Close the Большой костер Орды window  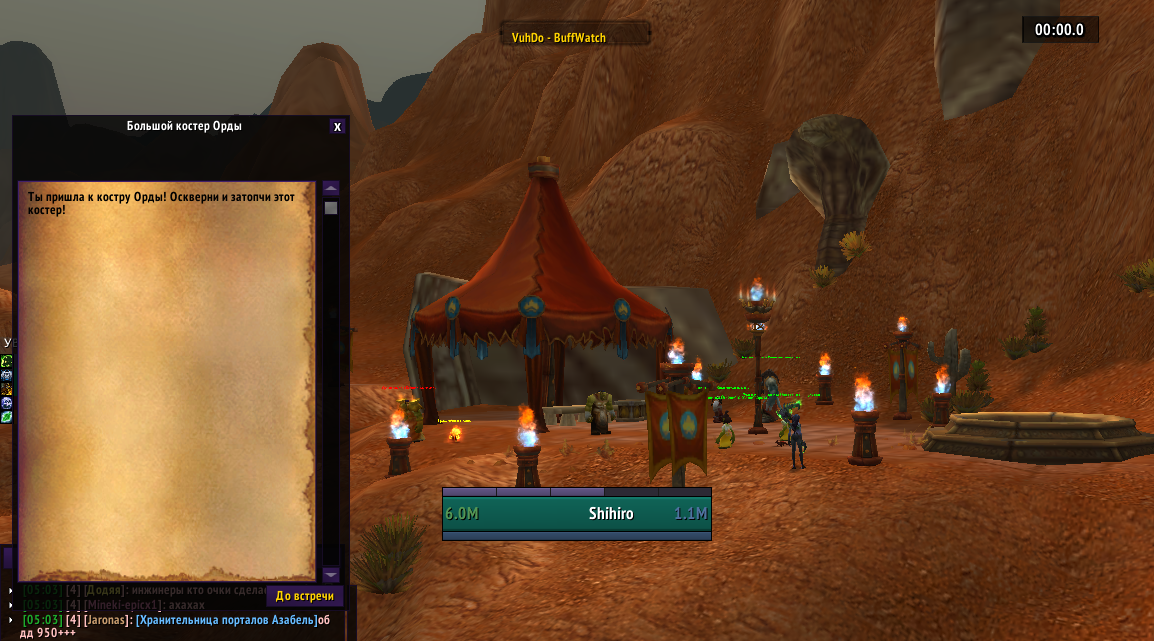337,127
